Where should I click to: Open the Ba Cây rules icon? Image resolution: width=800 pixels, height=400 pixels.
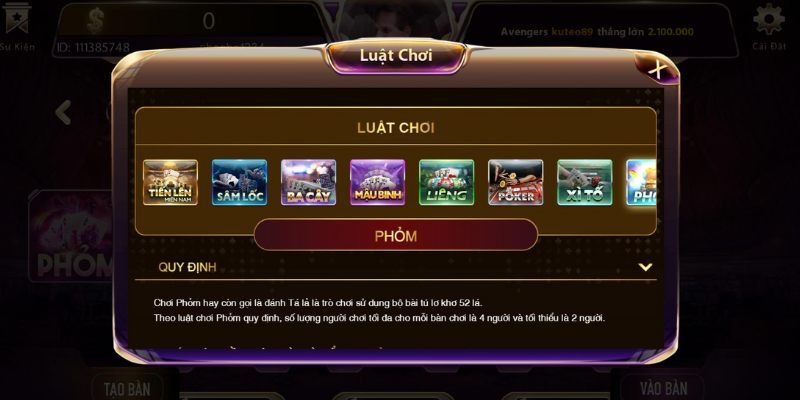pos(308,182)
